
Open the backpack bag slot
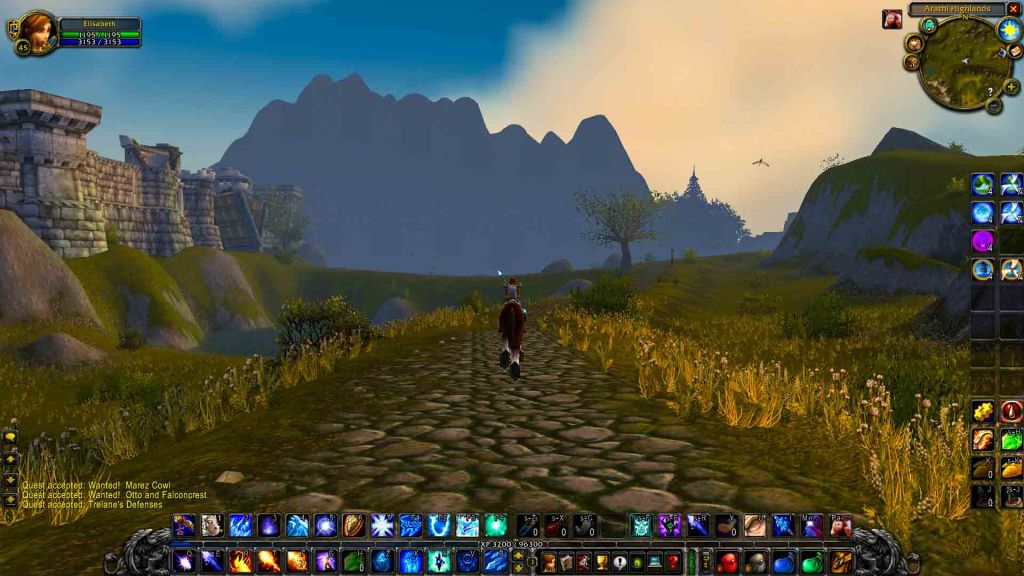coord(841,562)
